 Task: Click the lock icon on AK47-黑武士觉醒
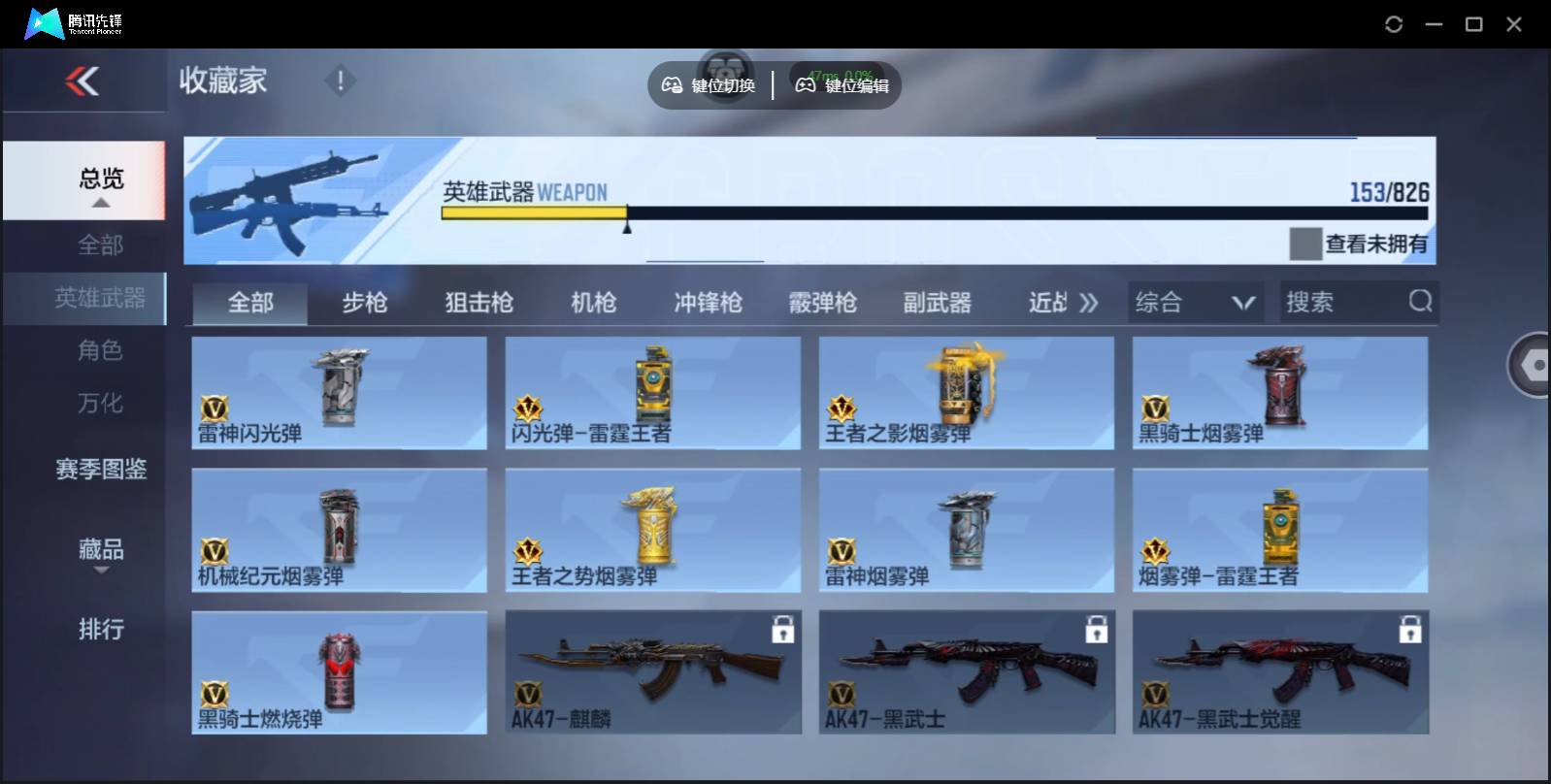[1412, 629]
